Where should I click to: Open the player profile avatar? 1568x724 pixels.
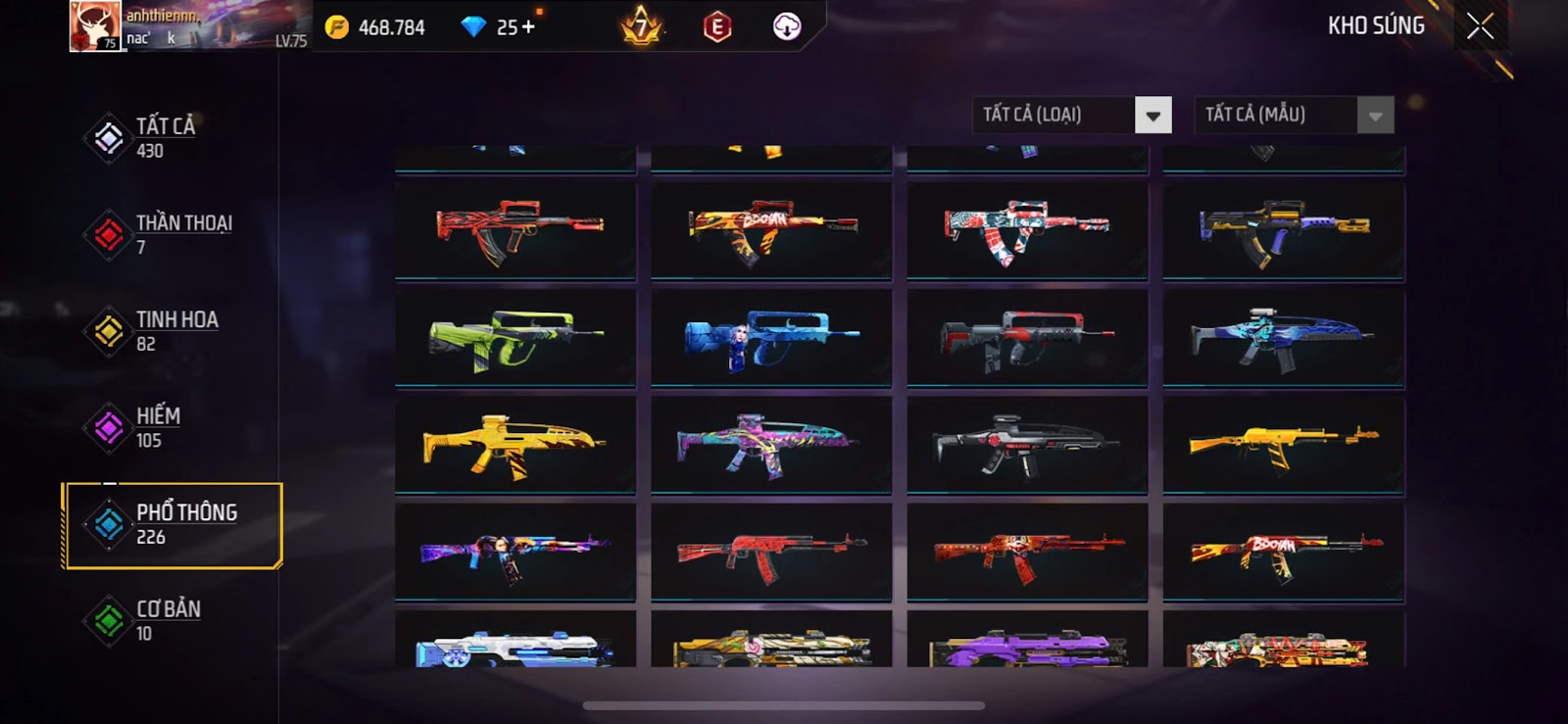click(95, 26)
